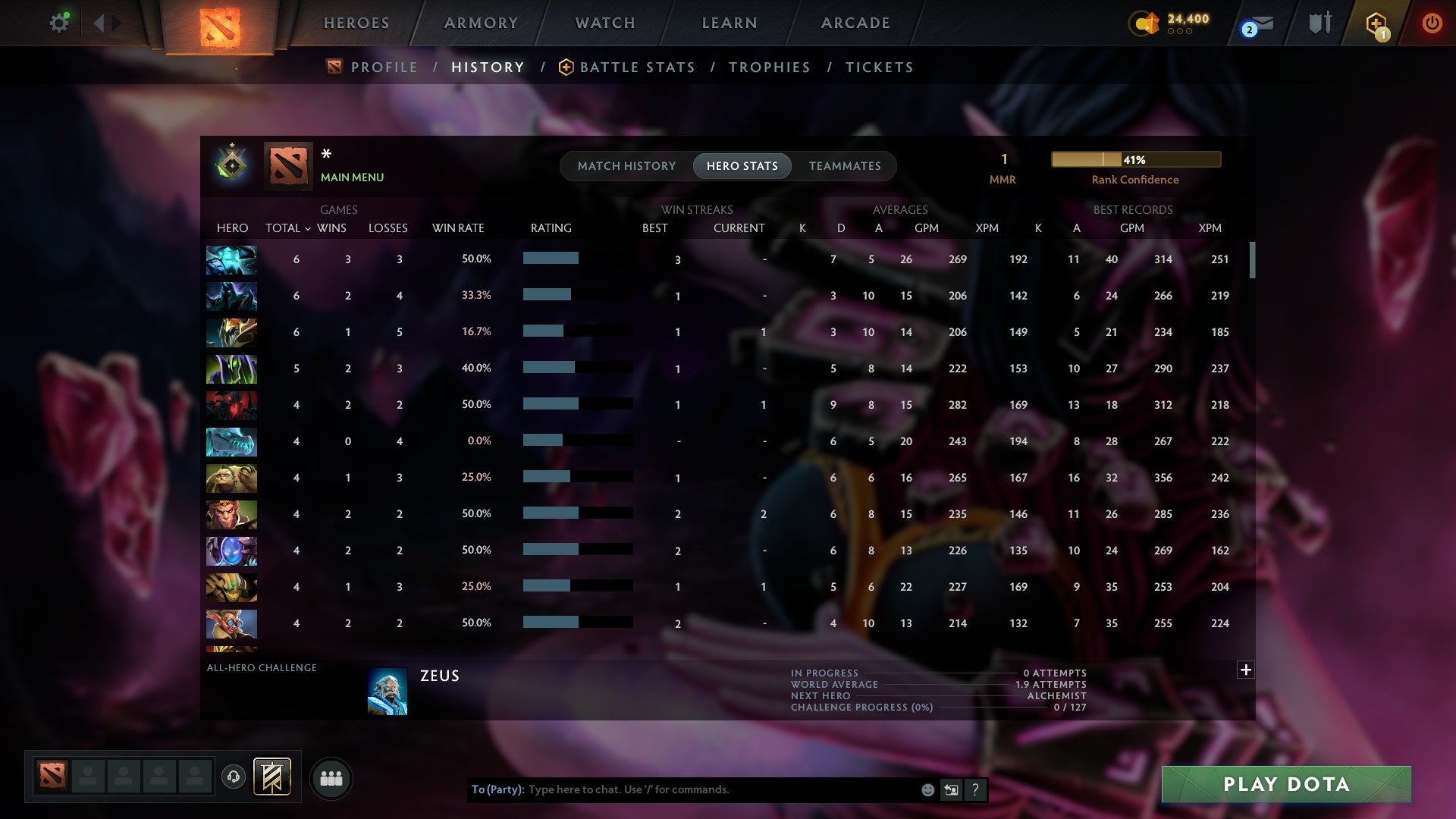The width and height of the screenshot is (1456, 819).
Task: Click the power button to exit
Action: coord(1432,23)
